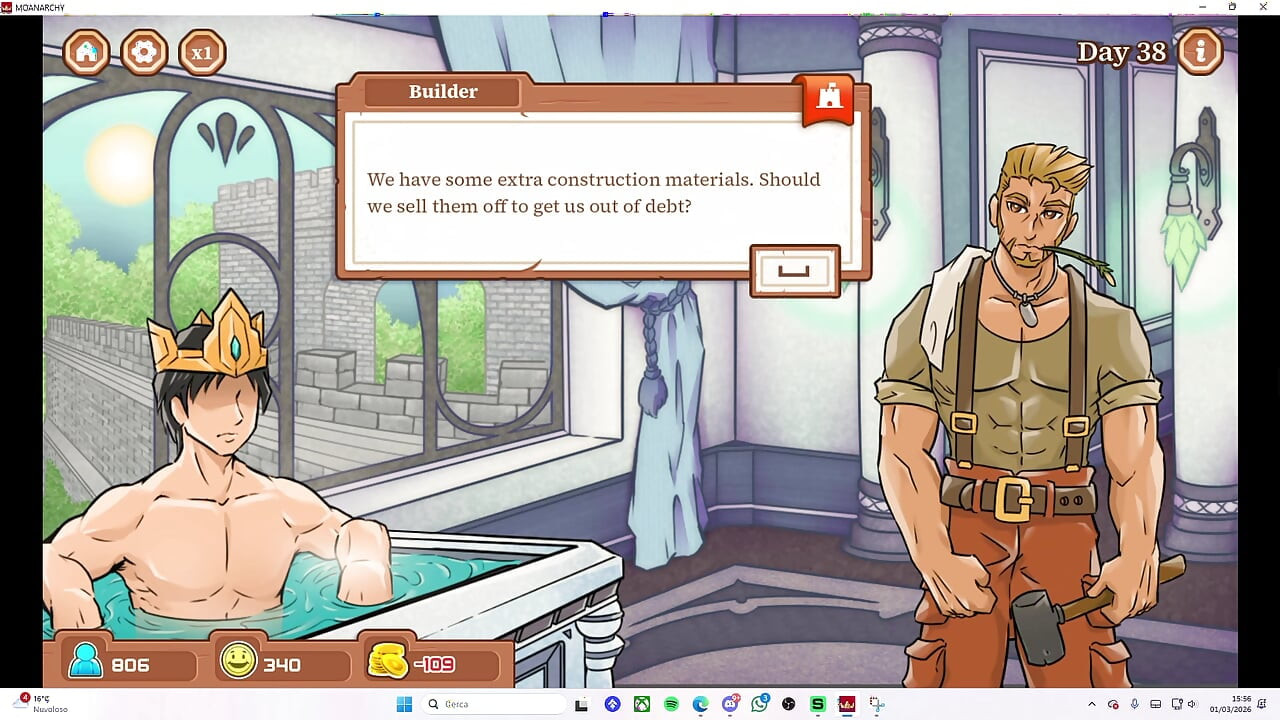Click the castle badge on the Builder dialog

point(826,98)
